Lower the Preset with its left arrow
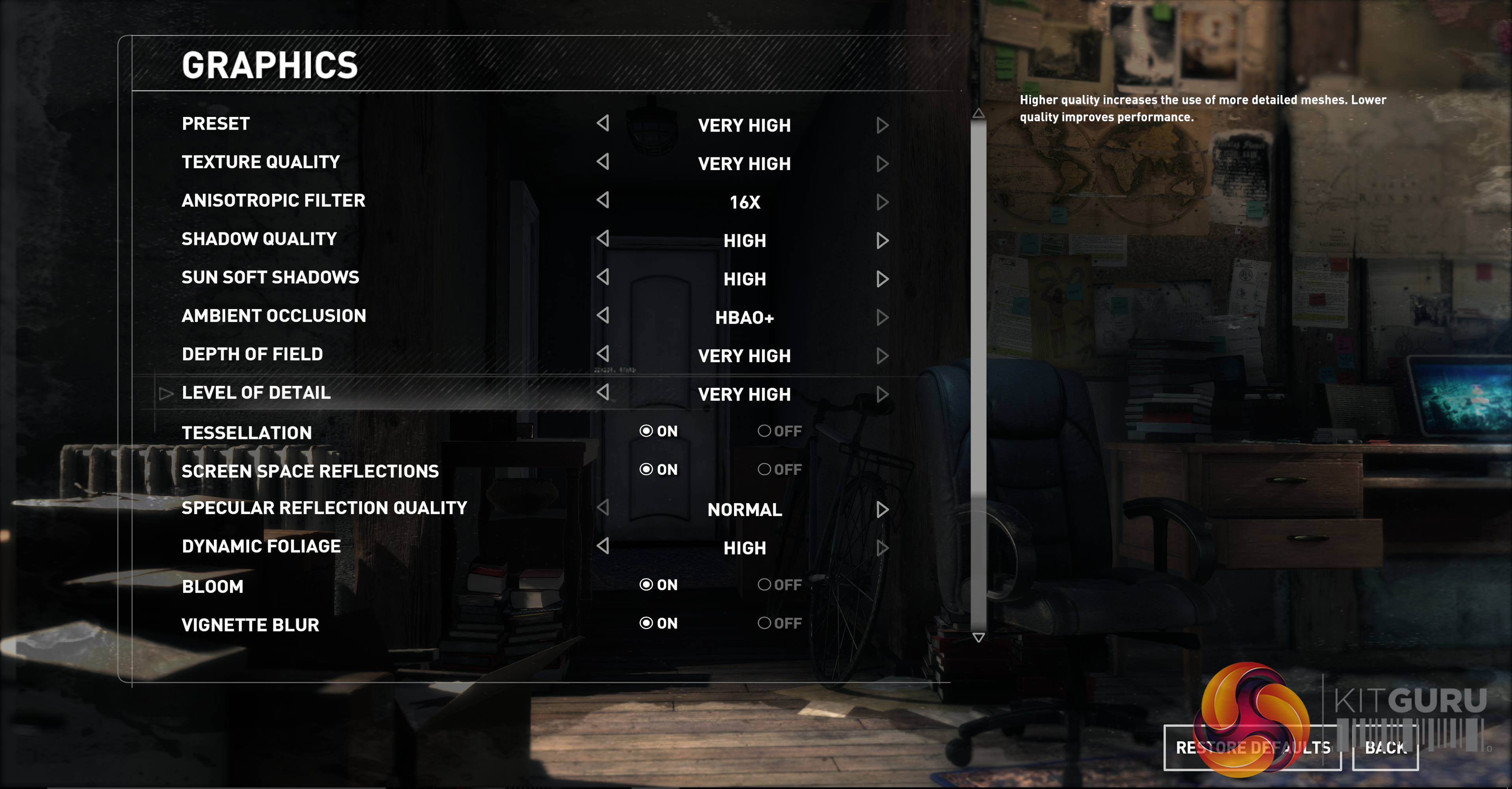This screenshot has height=789, width=1512. coord(603,123)
